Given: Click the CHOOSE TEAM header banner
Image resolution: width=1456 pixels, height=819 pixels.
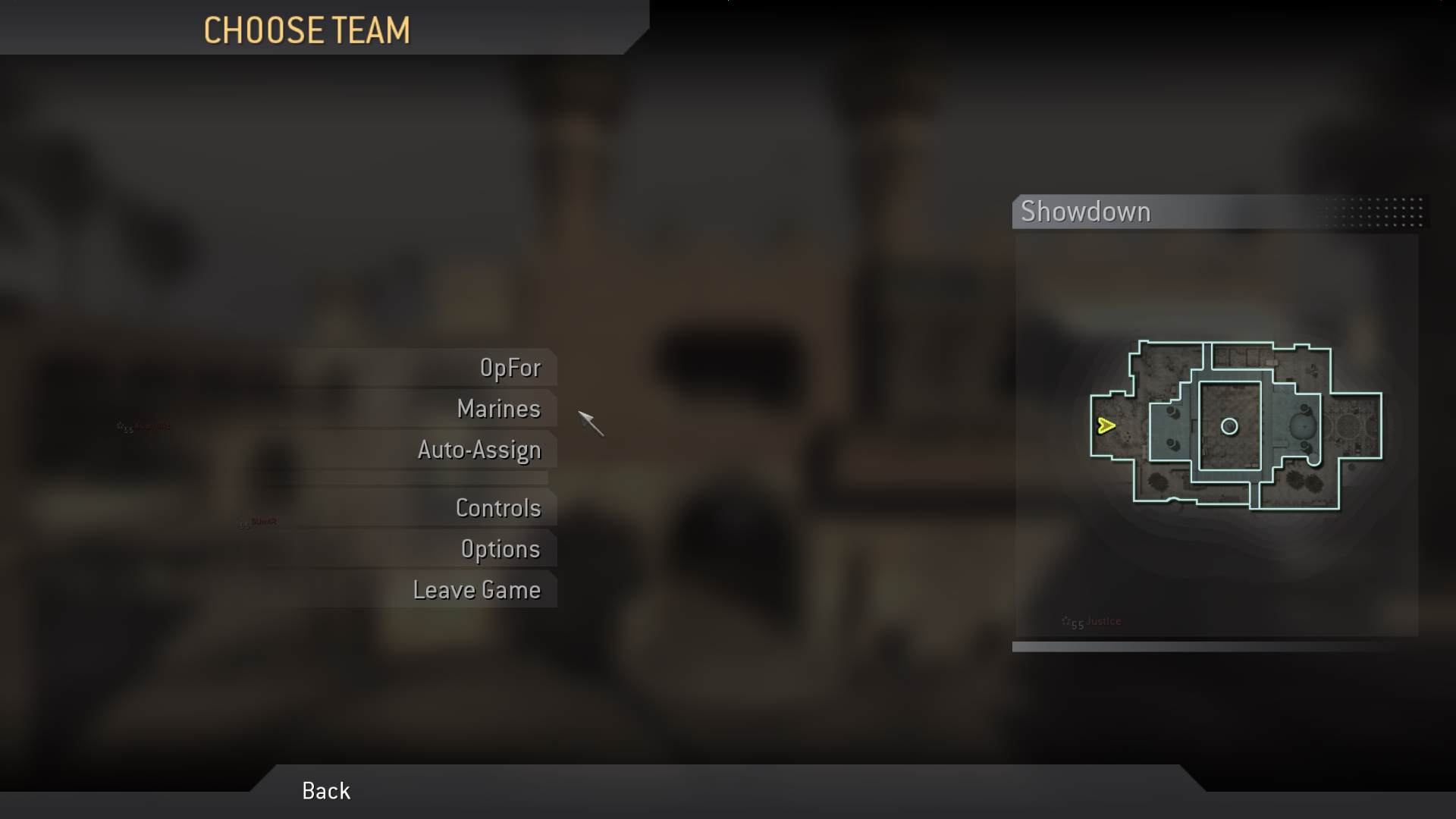Looking at the screenshot, I should pyautogui.click(x=306, y=30).
